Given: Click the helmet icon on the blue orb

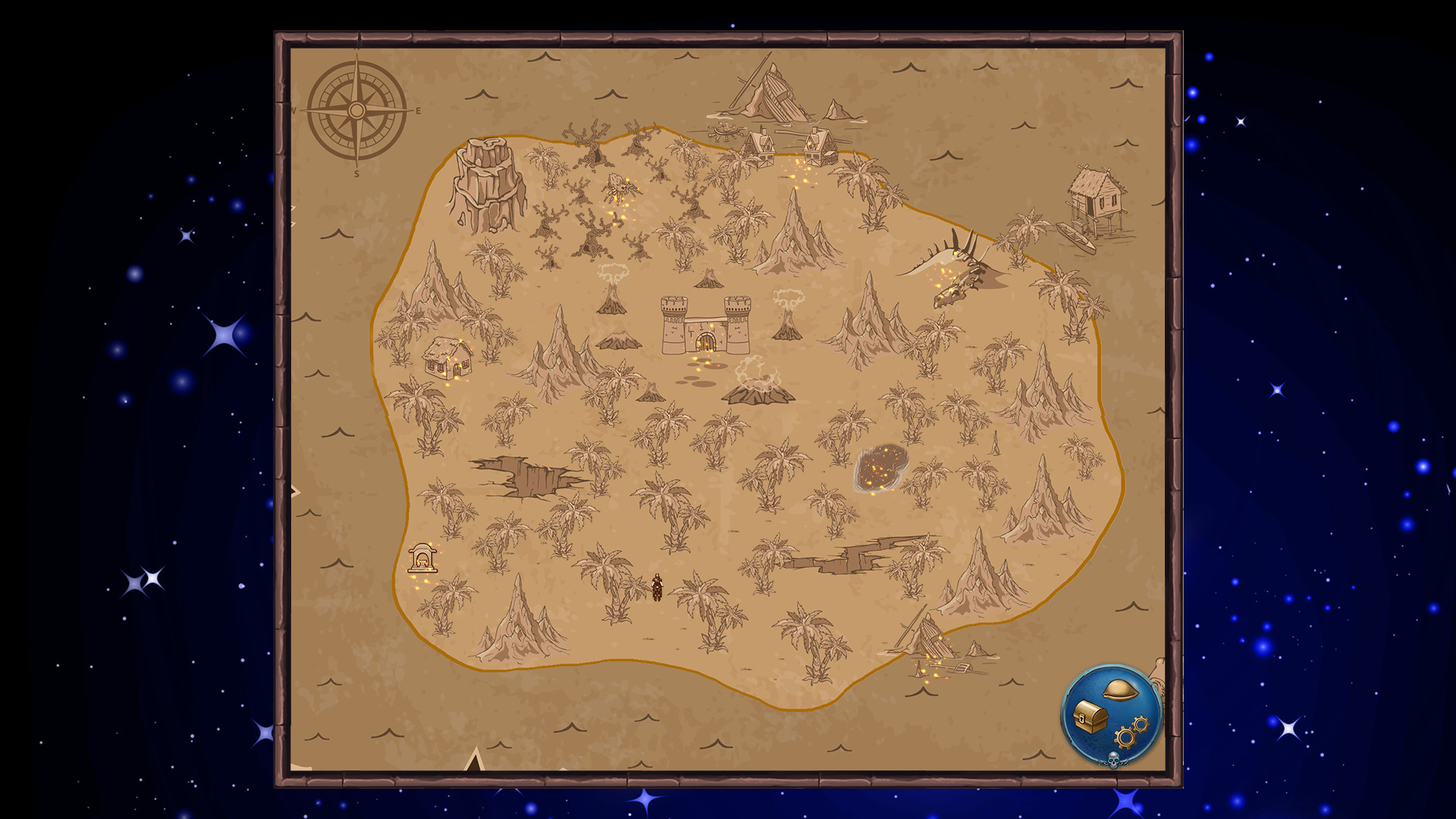Looking at the screenshot, I should click(x=1121, y=689).
